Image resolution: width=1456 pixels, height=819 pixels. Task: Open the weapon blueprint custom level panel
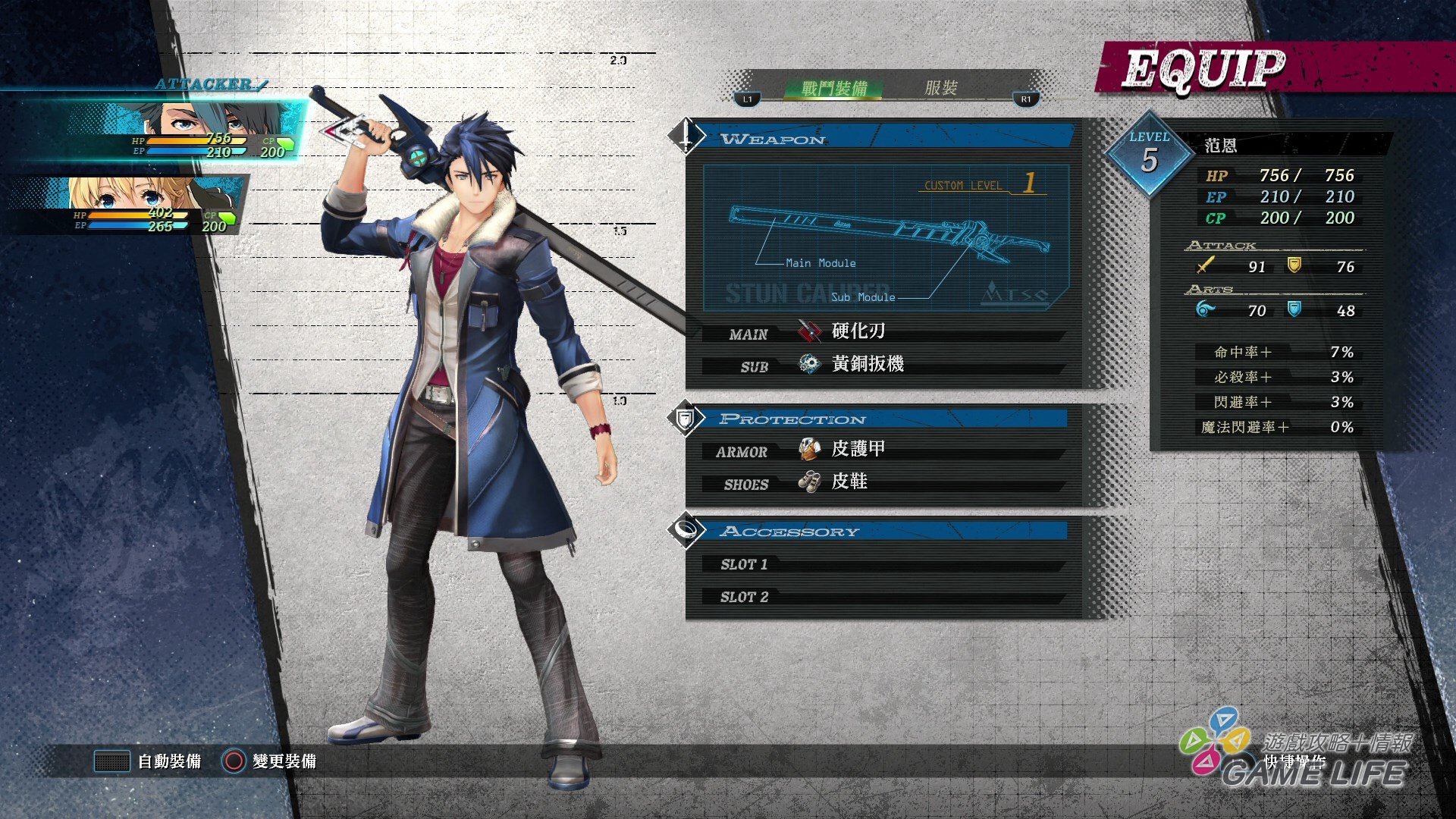pos(885,237)
